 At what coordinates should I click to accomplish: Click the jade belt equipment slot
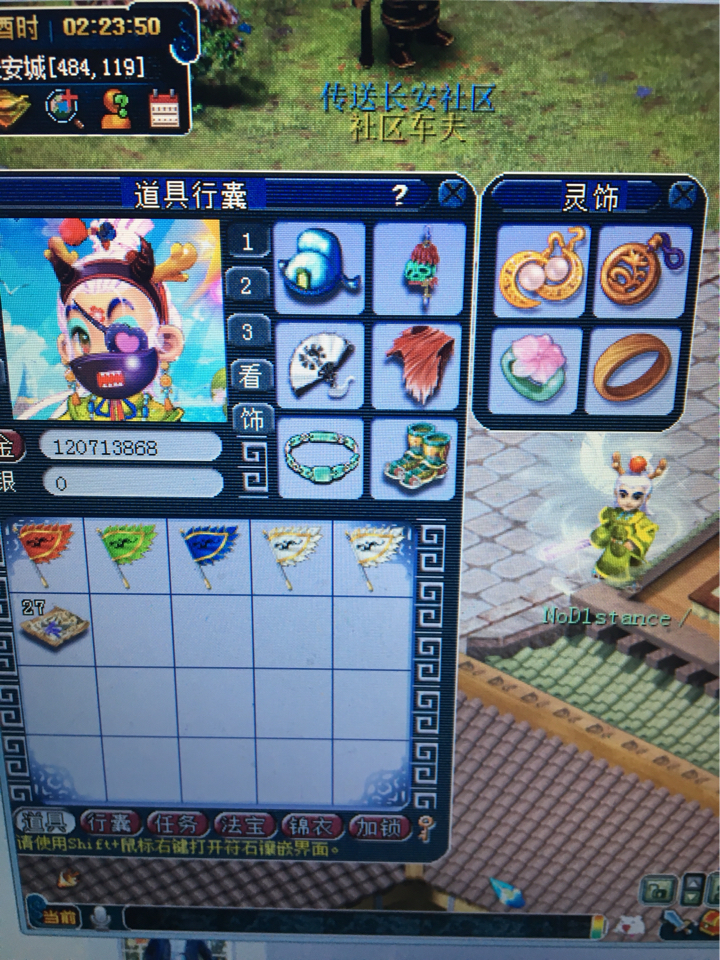tap(320, 457)
